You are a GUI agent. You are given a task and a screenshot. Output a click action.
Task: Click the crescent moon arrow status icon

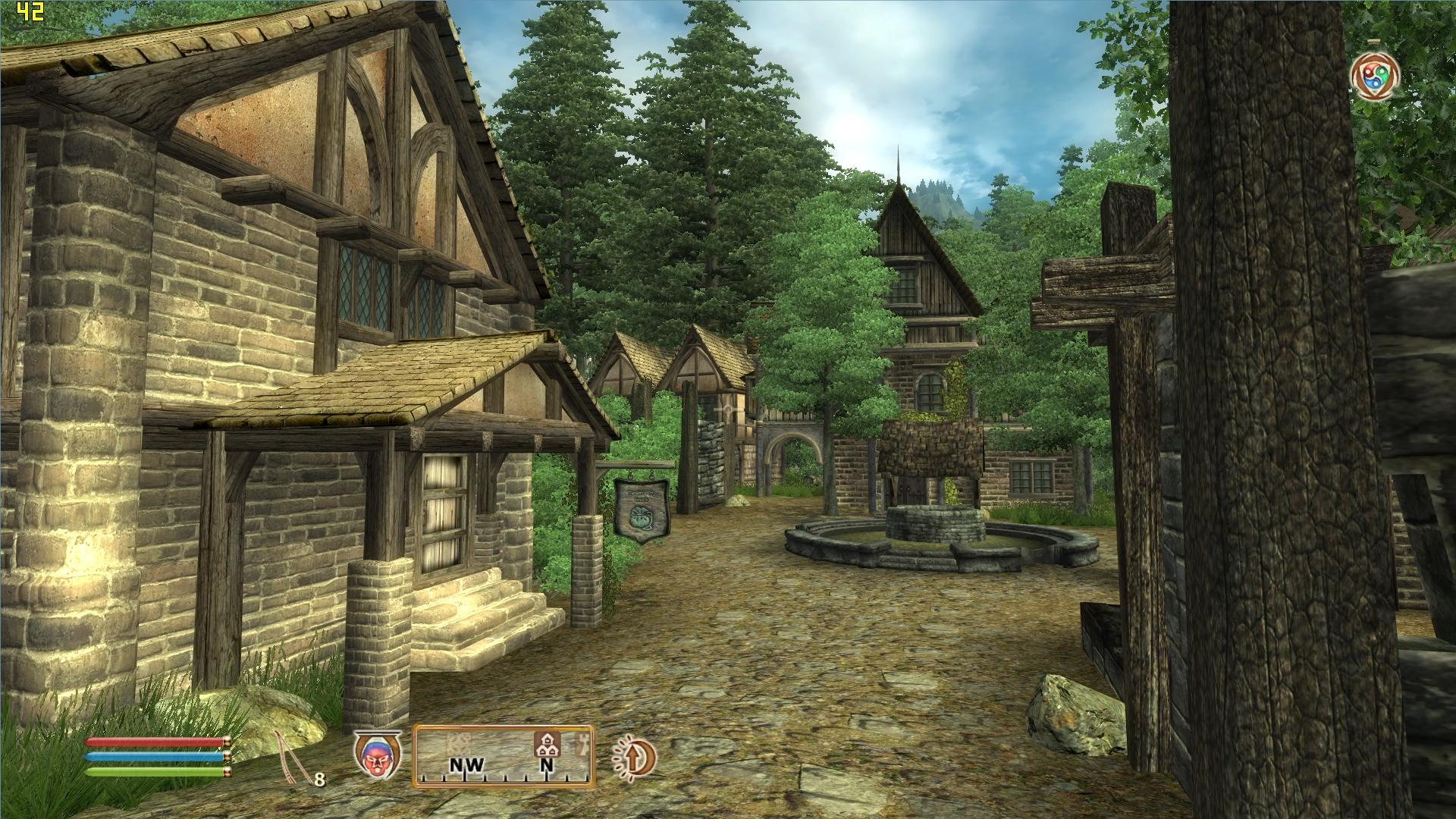(x=634, y=758)
